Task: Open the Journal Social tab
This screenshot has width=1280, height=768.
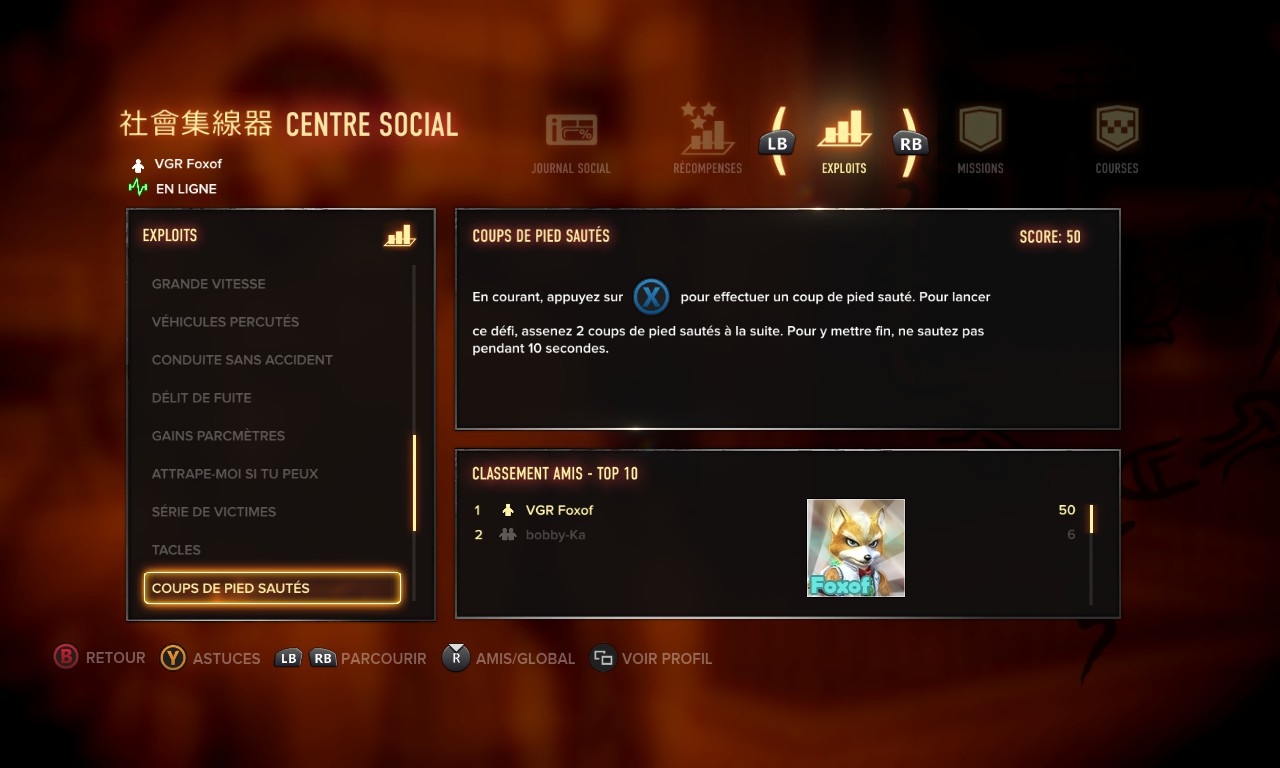Action: [571, 142]
